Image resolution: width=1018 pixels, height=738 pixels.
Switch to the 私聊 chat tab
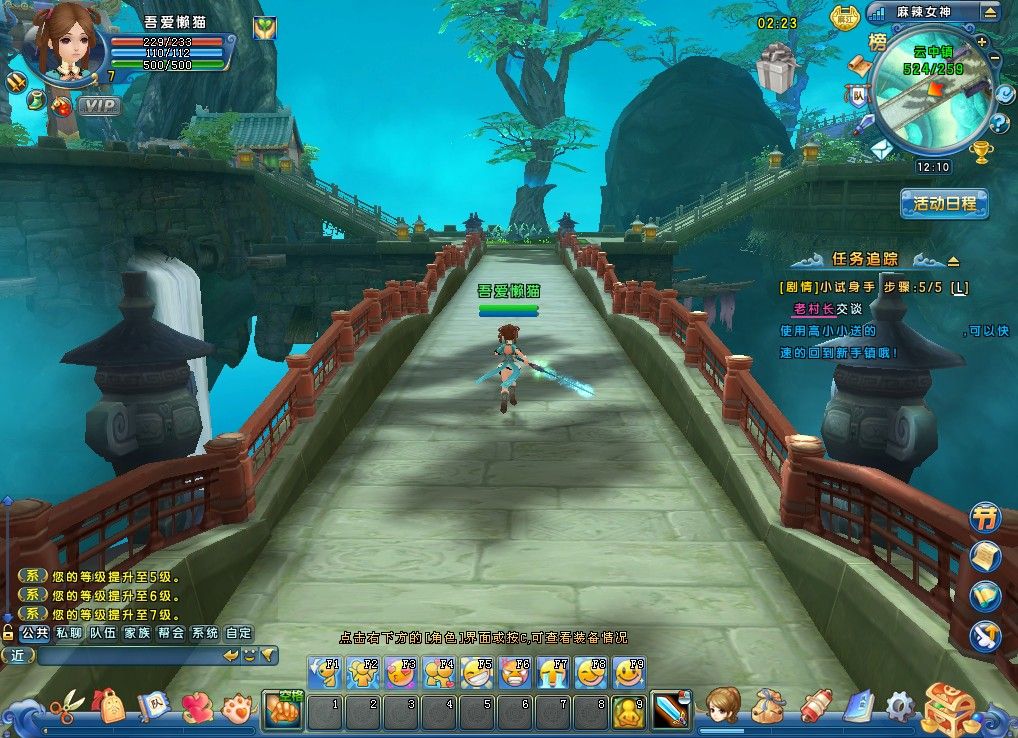[x=69, y=633]
